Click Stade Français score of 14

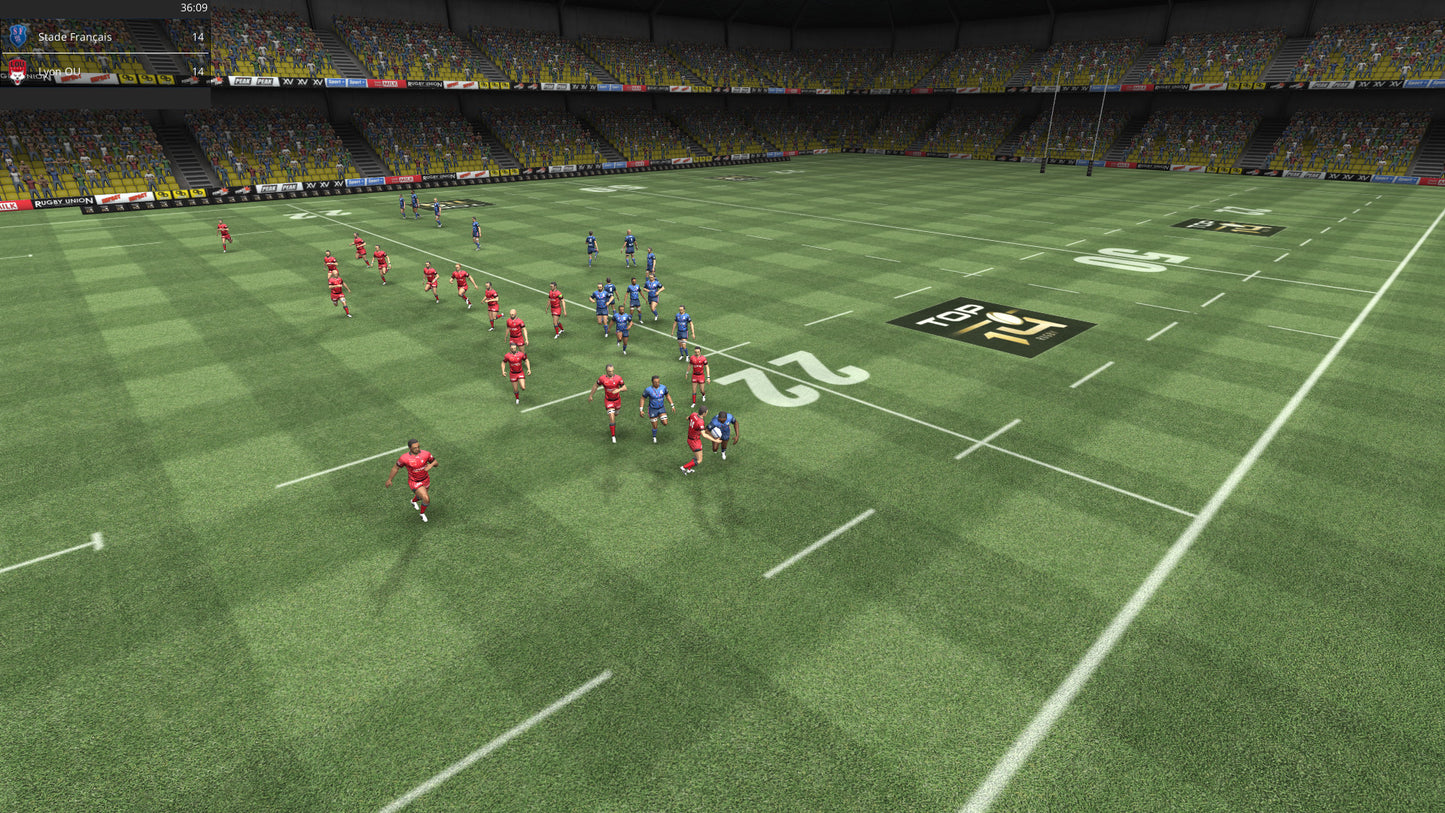[200, 36]
